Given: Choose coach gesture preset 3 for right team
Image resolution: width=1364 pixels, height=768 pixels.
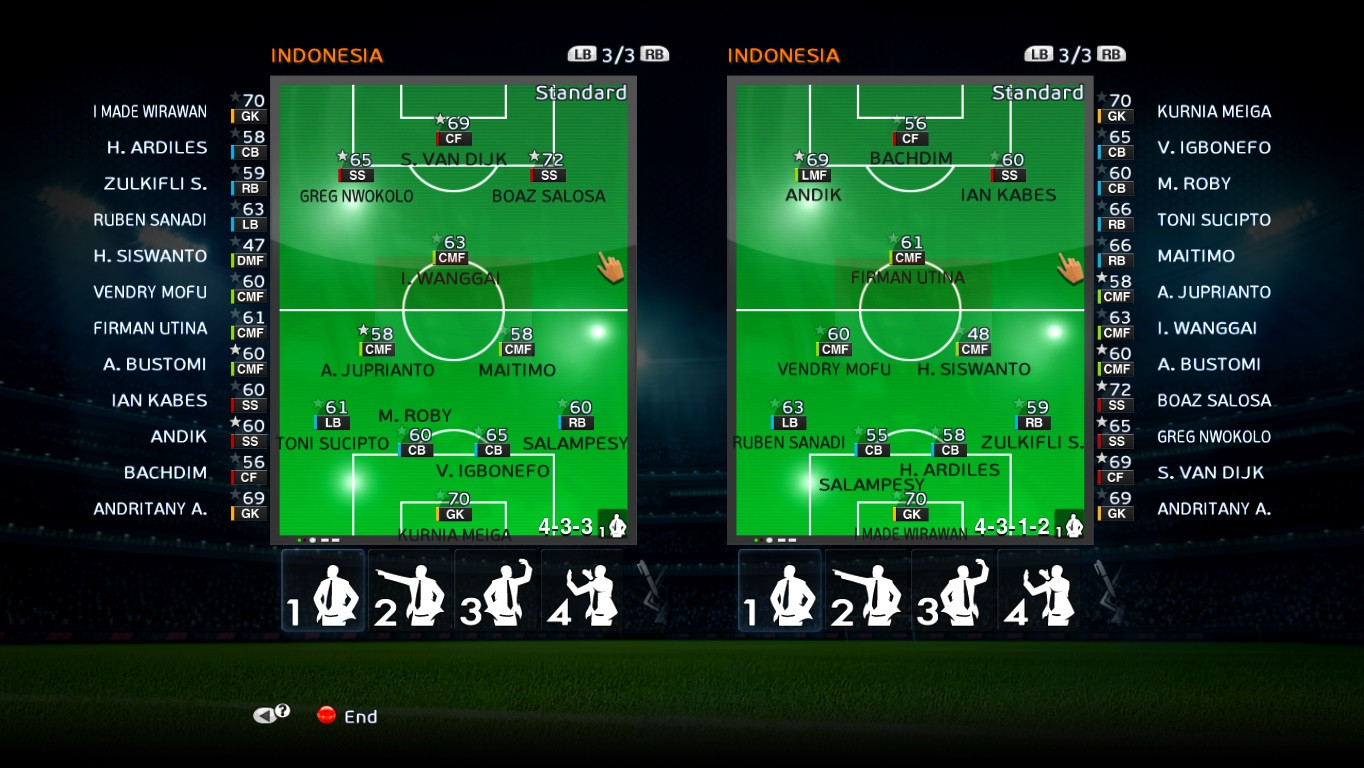Looking at the screenshot, I should tap(956, 592).
